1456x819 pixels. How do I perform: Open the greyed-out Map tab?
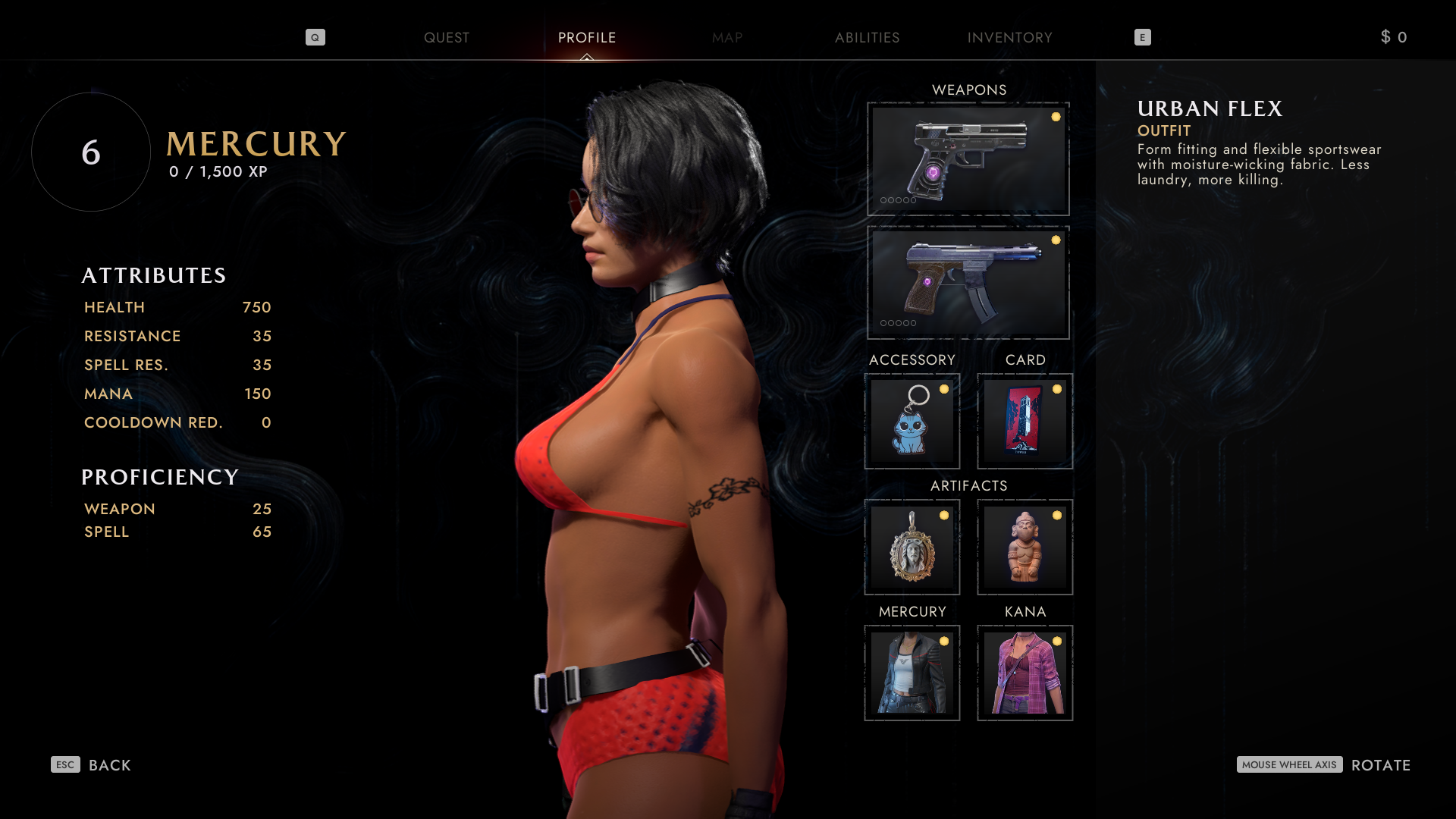click(726, 37)
